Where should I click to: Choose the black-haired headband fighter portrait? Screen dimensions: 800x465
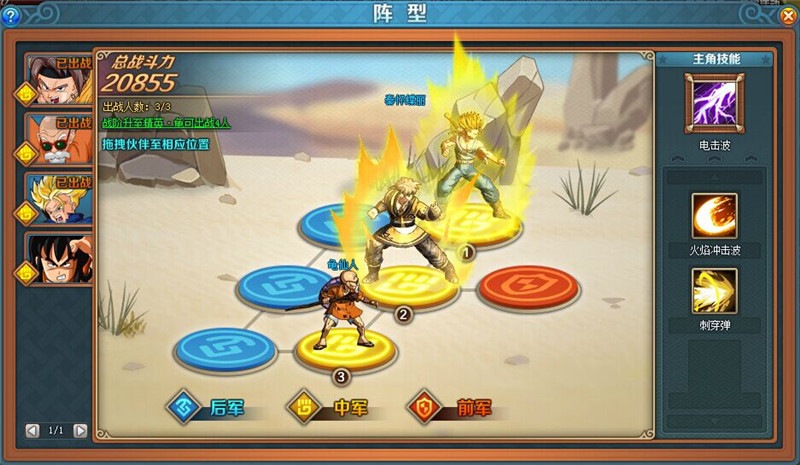click(59, 80)
